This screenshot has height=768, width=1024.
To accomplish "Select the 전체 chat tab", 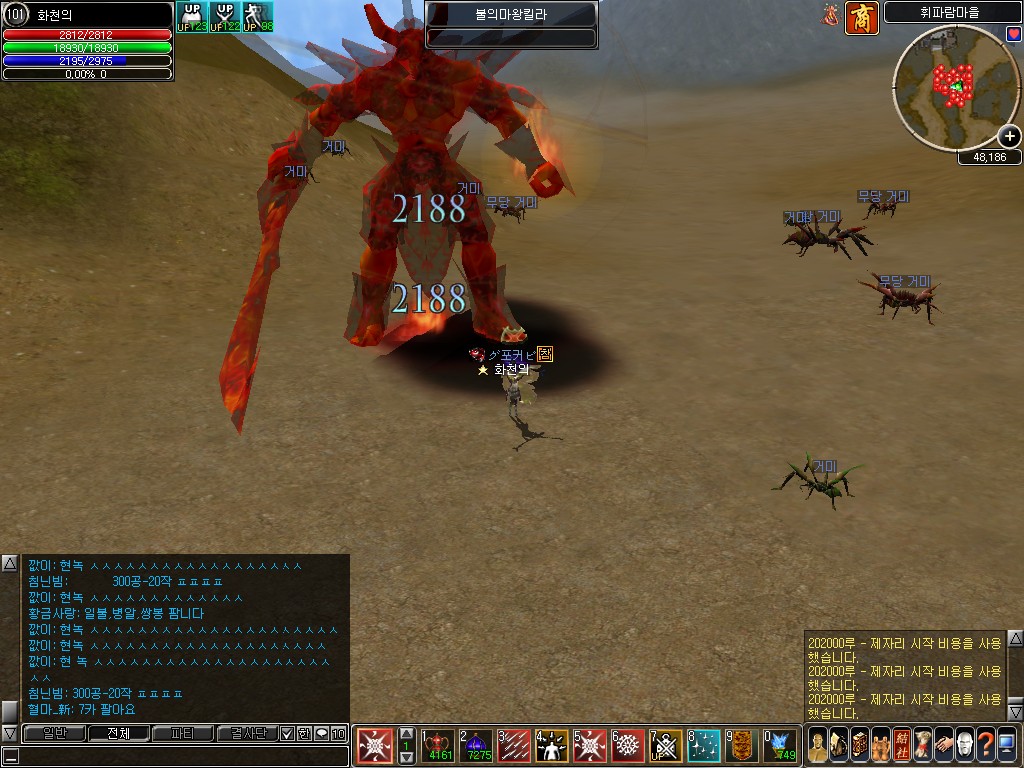I will [x=118, y=733].
